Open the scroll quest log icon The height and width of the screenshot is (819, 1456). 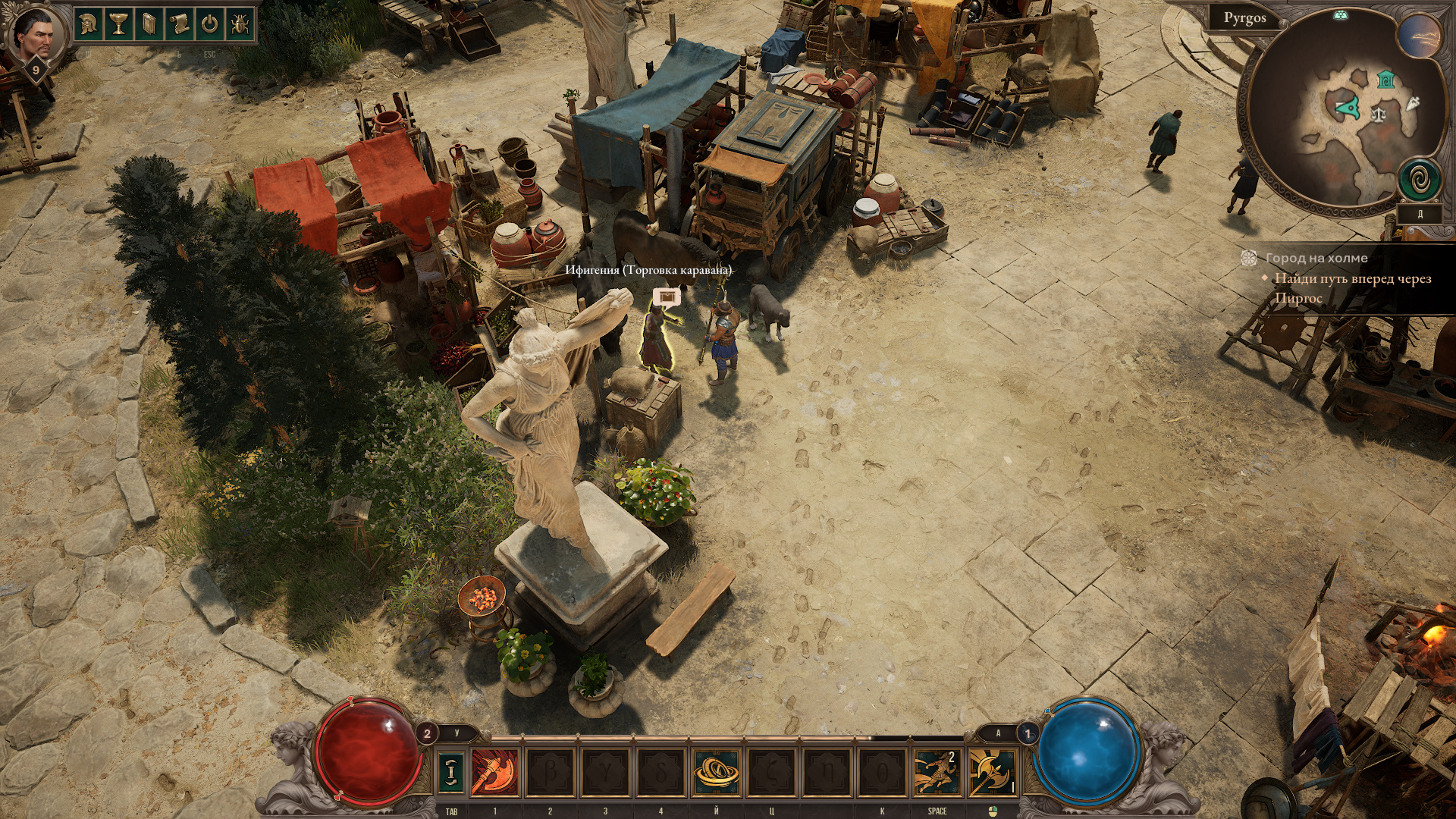pyautogui.click(x=179, y=24)
